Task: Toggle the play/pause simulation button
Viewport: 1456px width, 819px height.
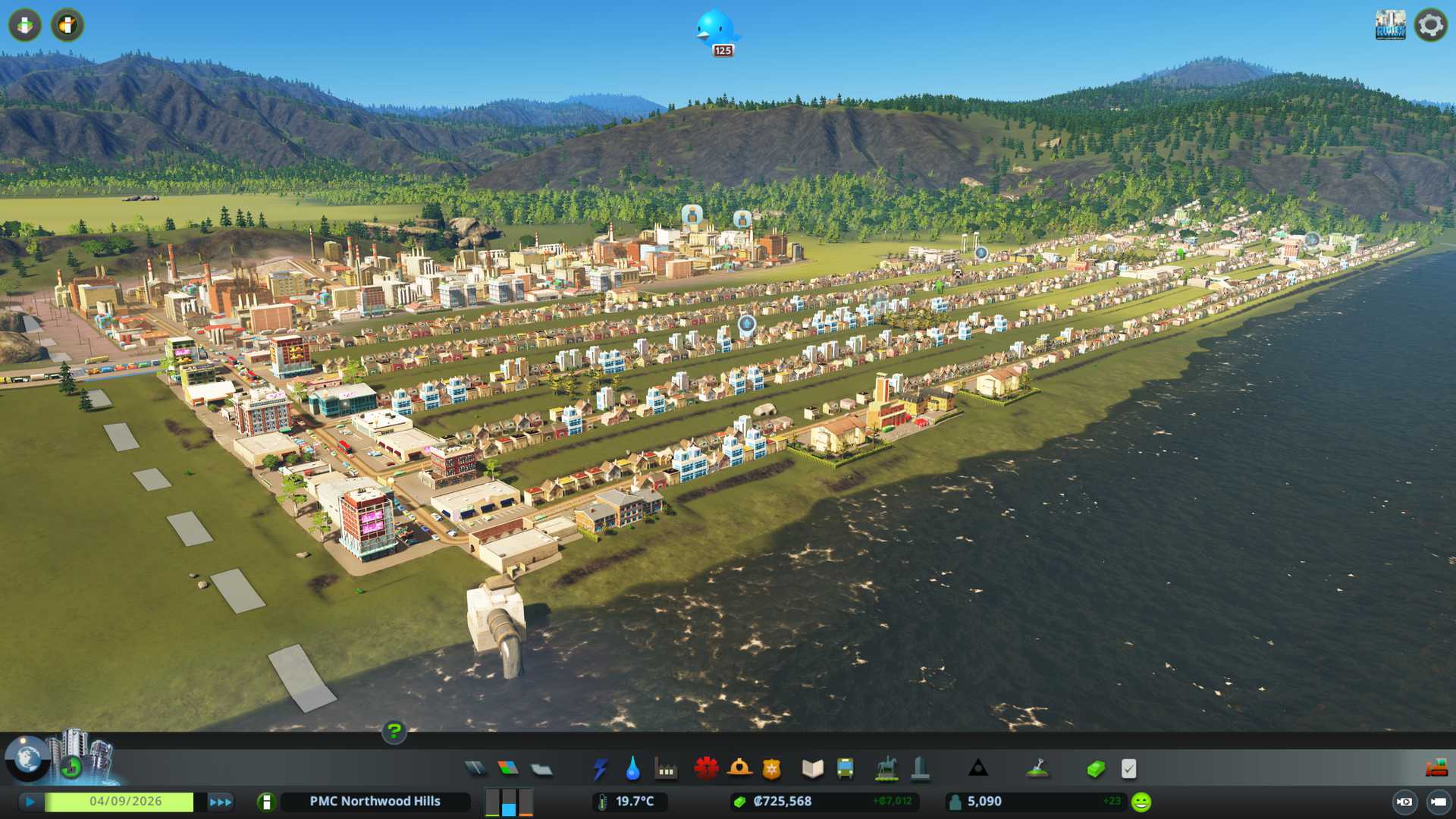Action: coord(30,802)
